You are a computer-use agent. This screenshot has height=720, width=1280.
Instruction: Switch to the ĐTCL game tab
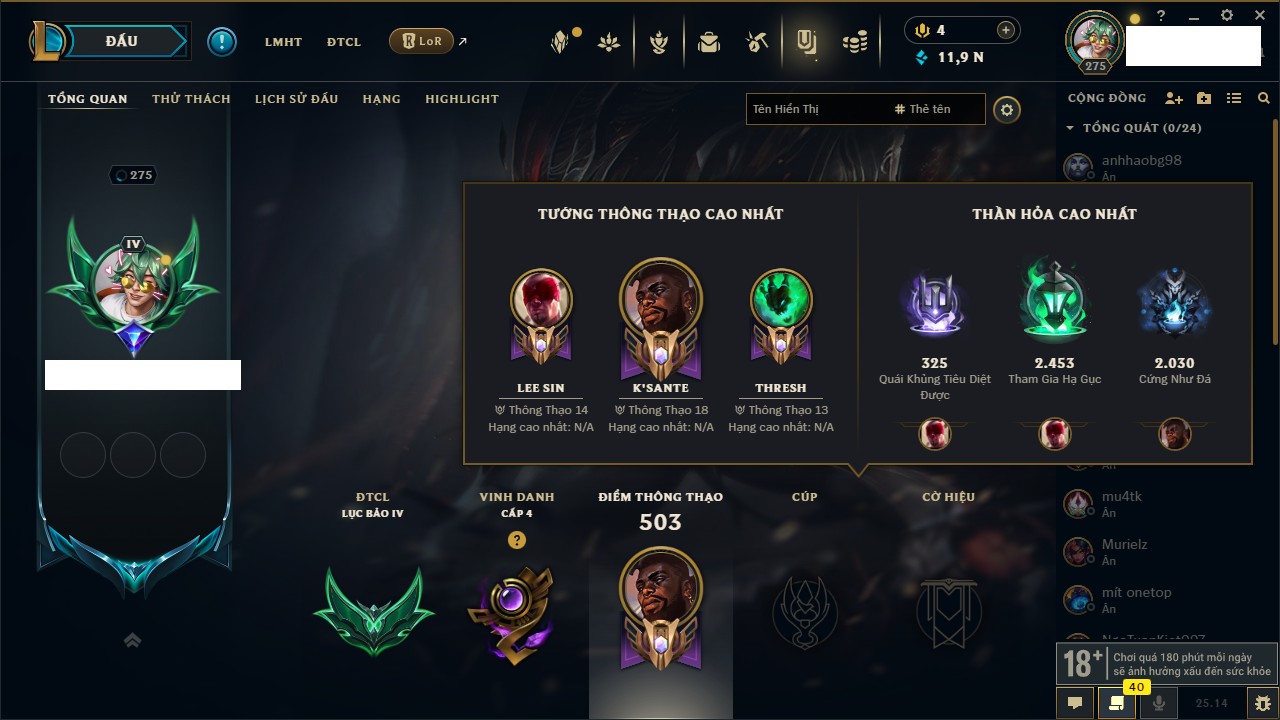click(x=344, y=42)
